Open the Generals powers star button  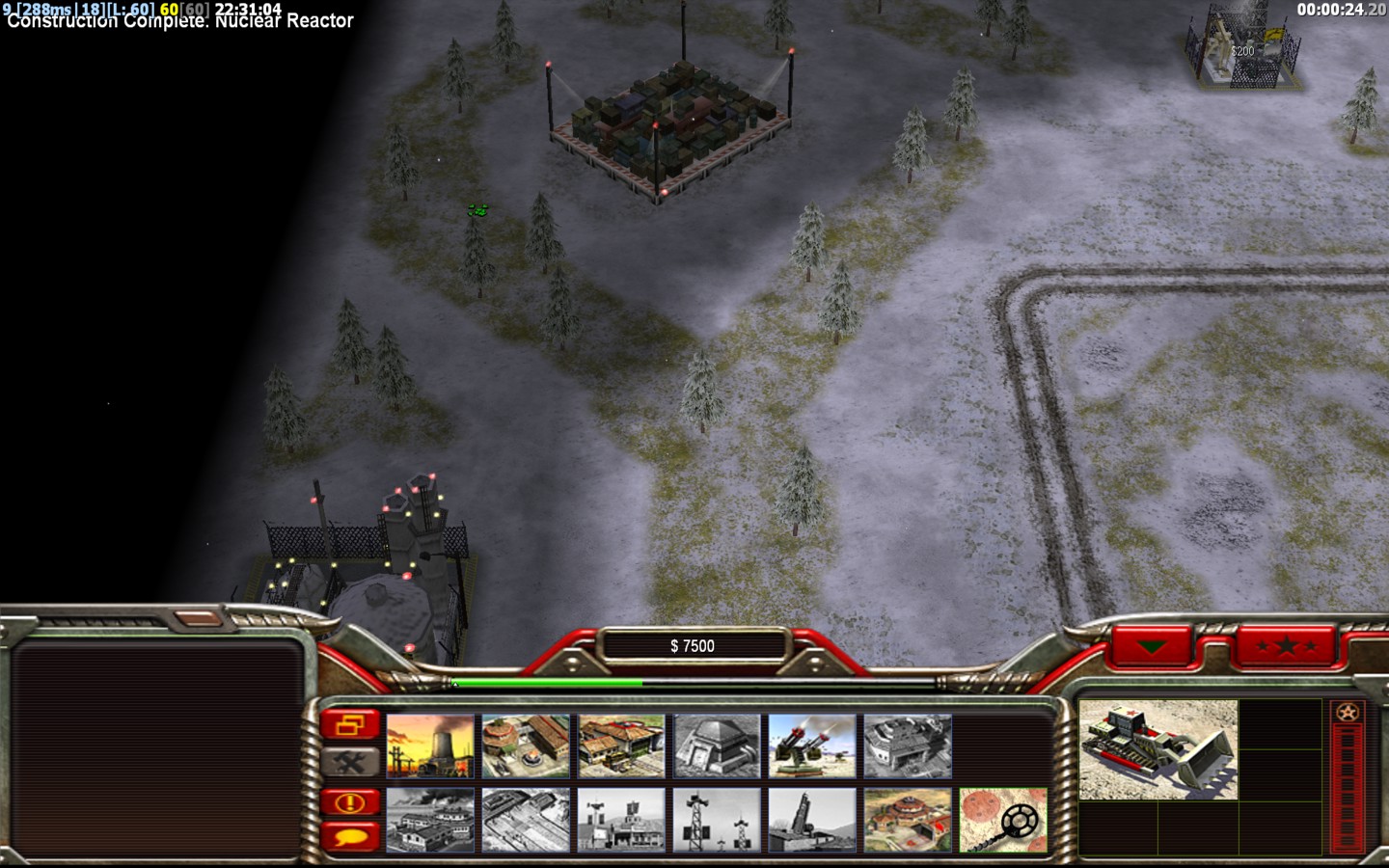(1286, 645)
